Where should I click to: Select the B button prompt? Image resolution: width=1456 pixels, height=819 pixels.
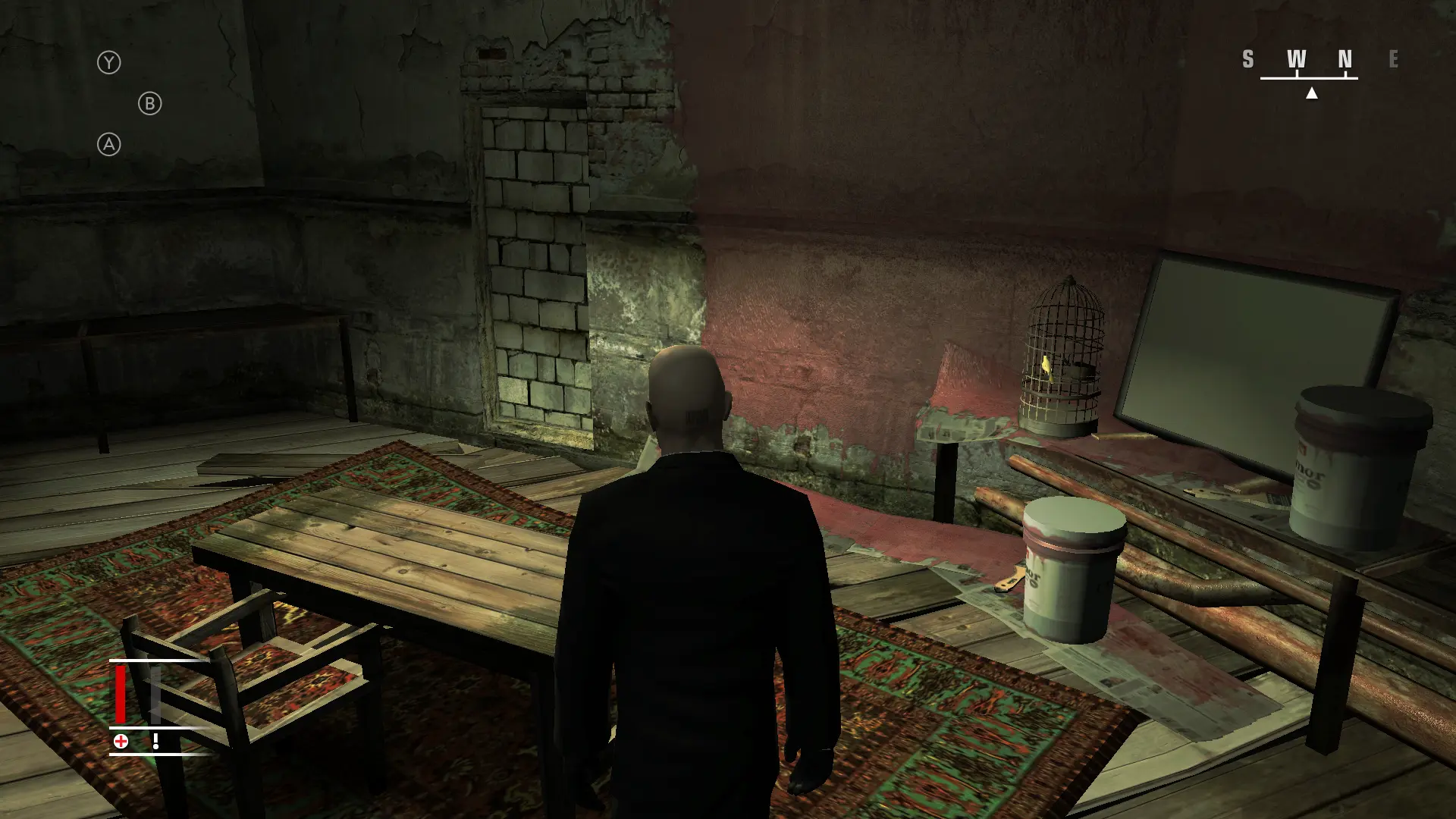coord(149,103)
